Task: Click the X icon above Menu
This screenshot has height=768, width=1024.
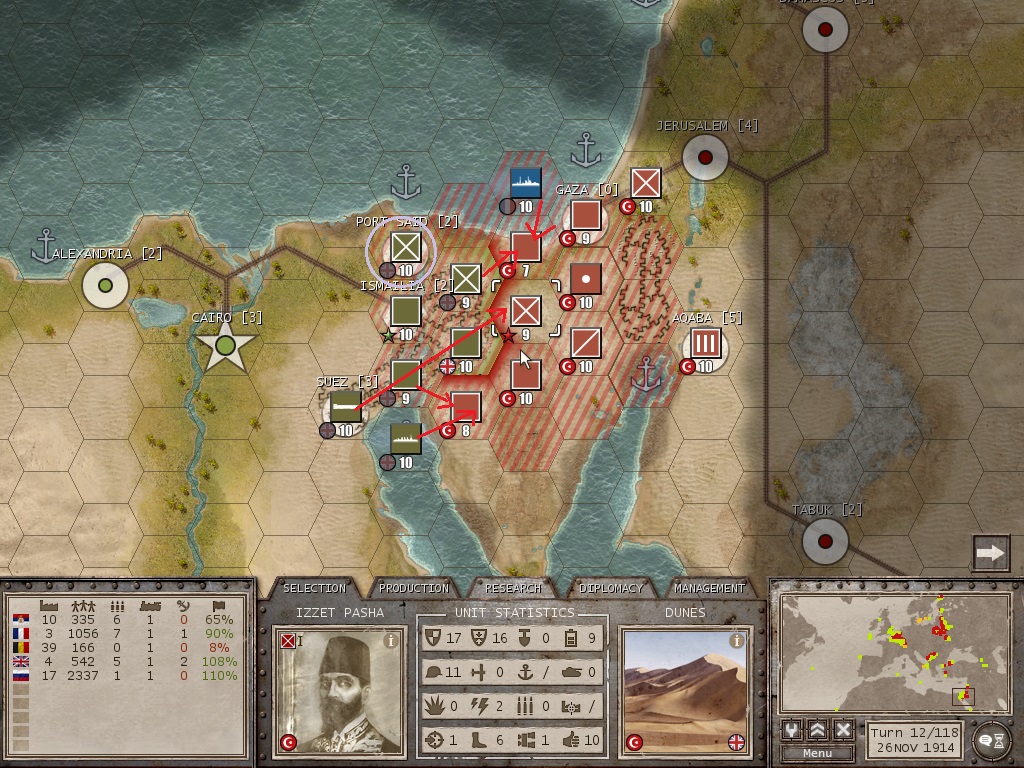Action: (x=843, y=730)
